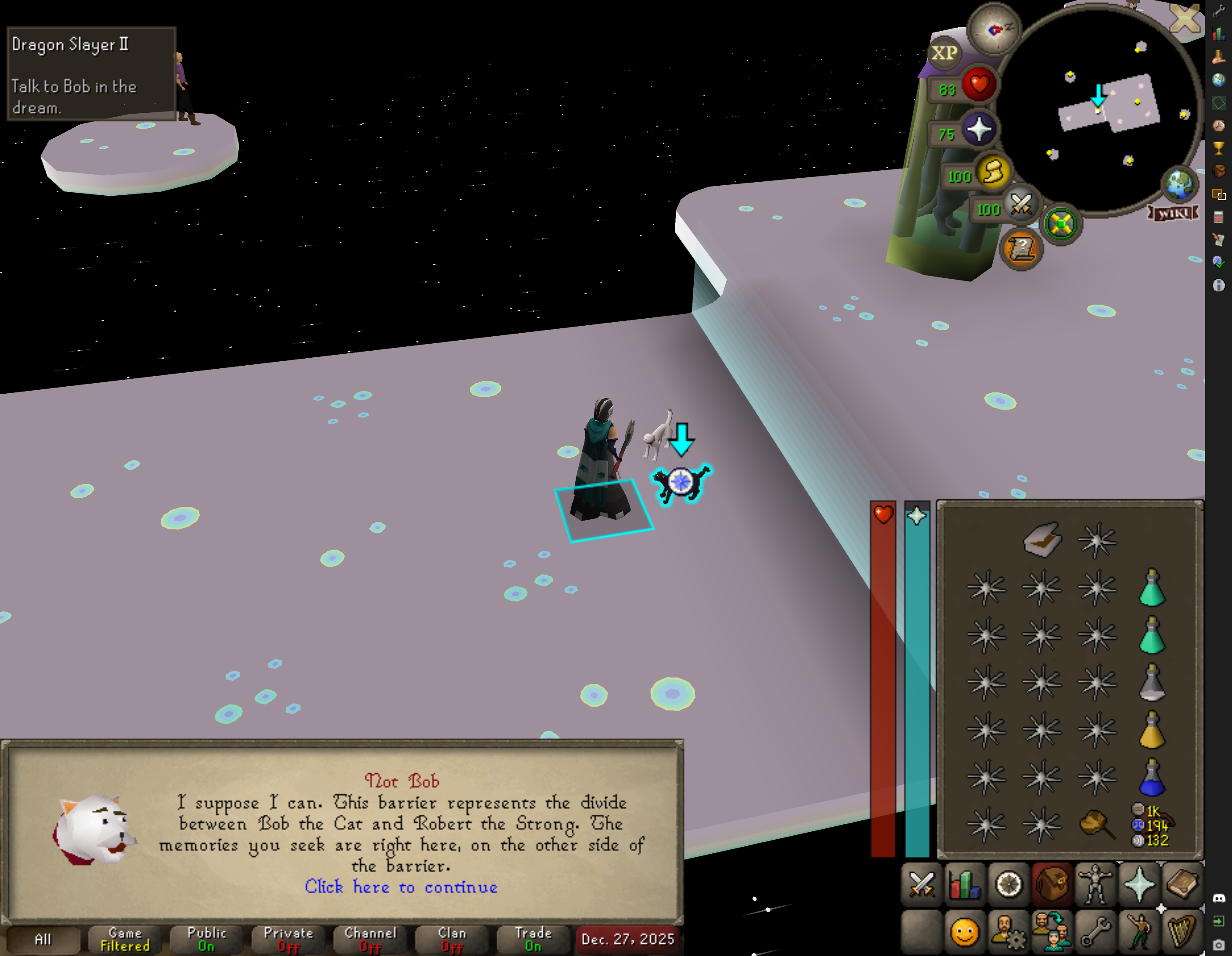
Task: Select the Private chat tab
Action: coord(288,939)
